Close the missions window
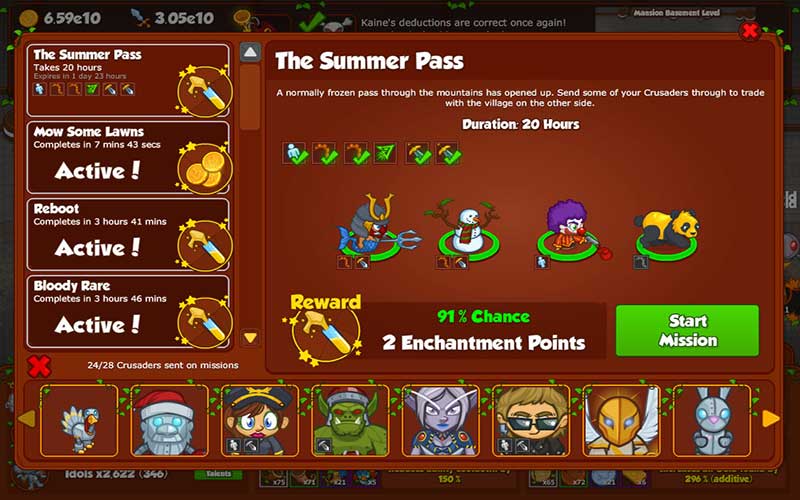Viewport: 800px width, 500px height. click(x=749, y=31)
